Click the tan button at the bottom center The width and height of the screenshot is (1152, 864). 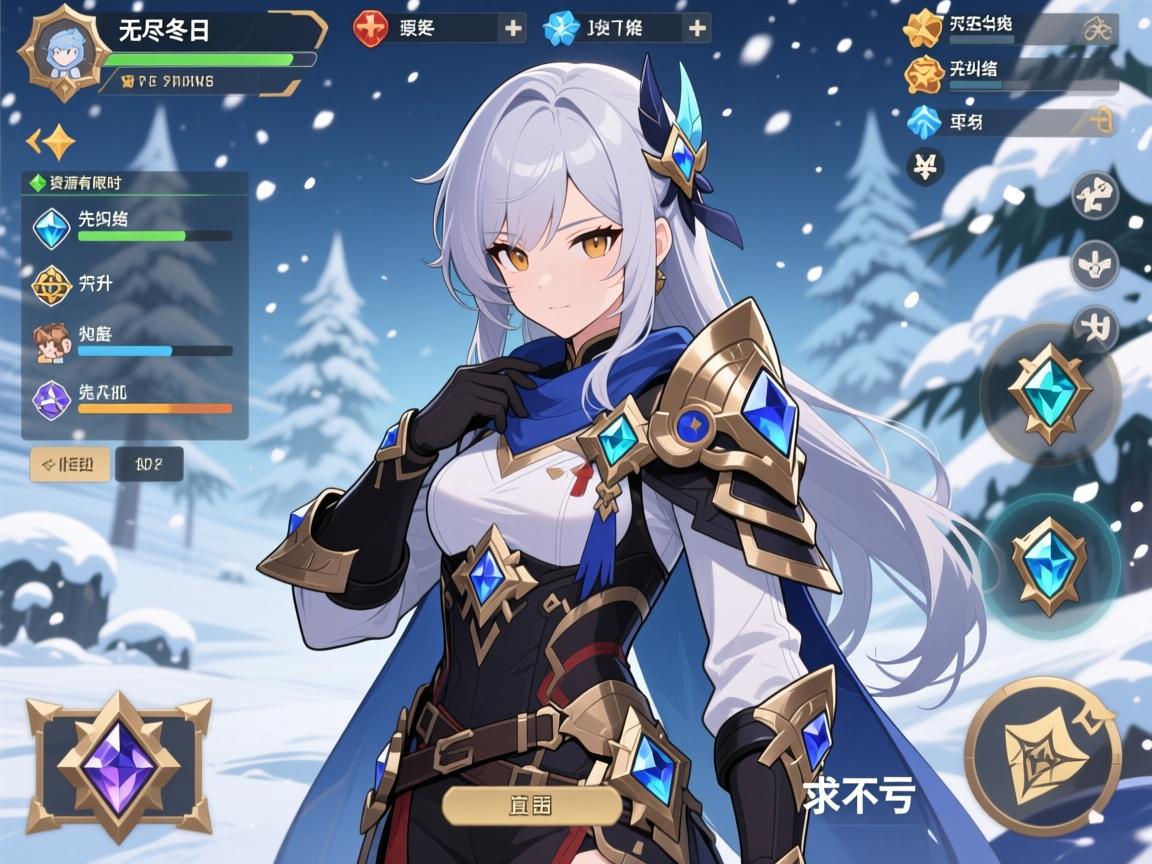pos(531,806)
